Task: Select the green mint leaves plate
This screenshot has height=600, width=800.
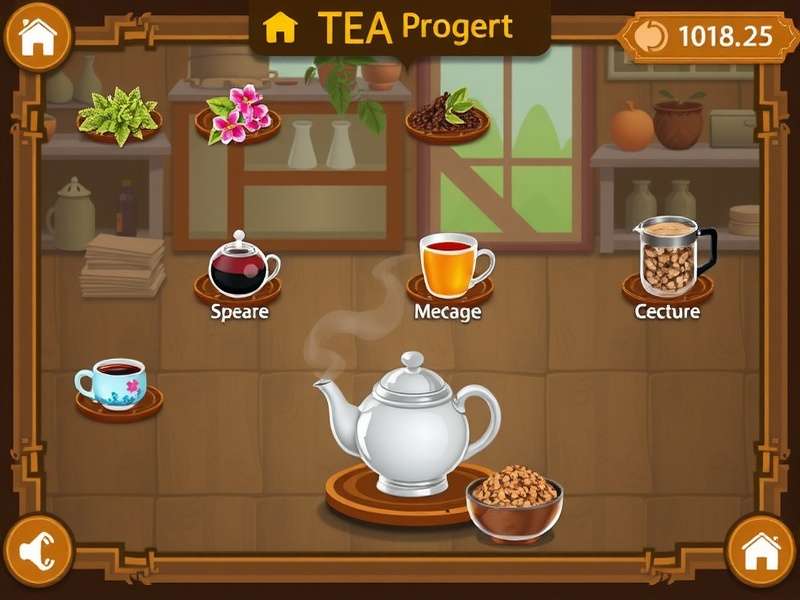Action: 120,115
